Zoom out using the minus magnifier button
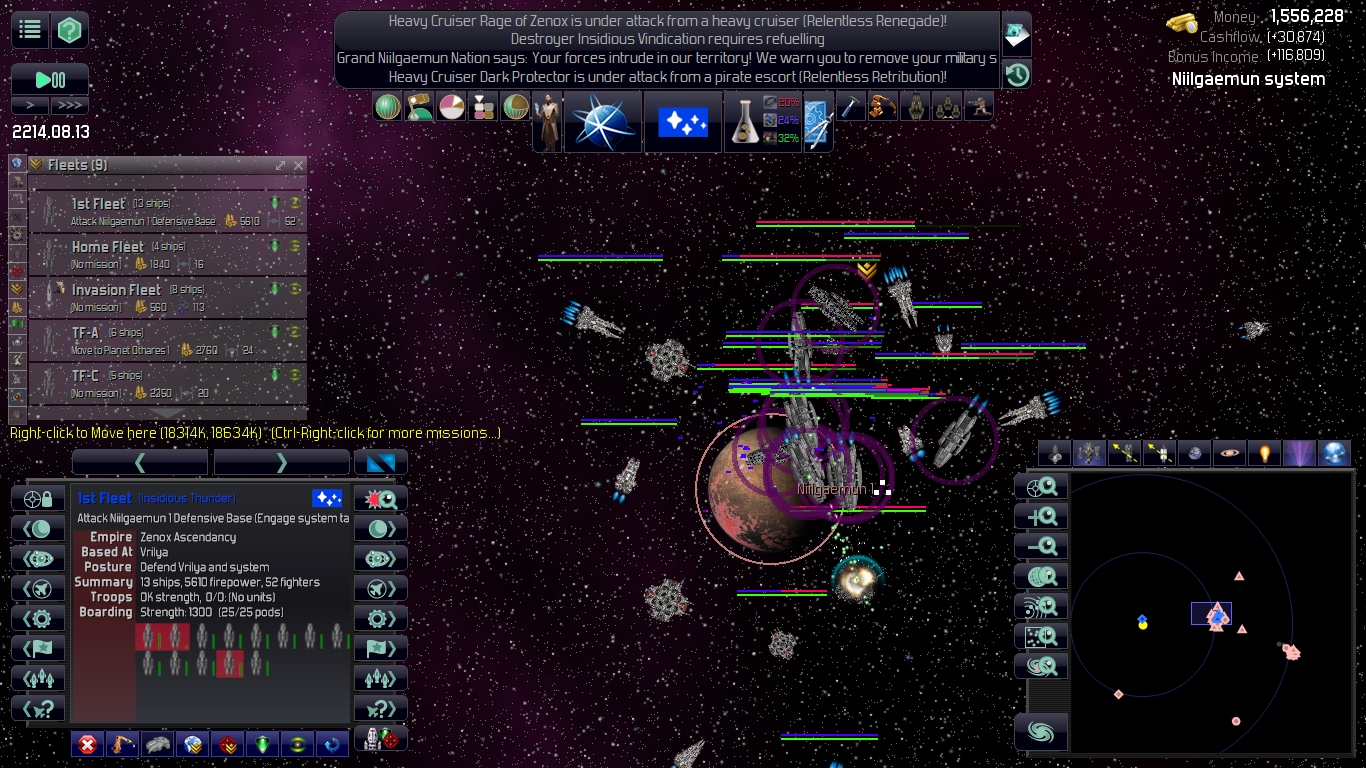Image resolution: width=1366 pixels, height=768 pixels. (1042, 546)
